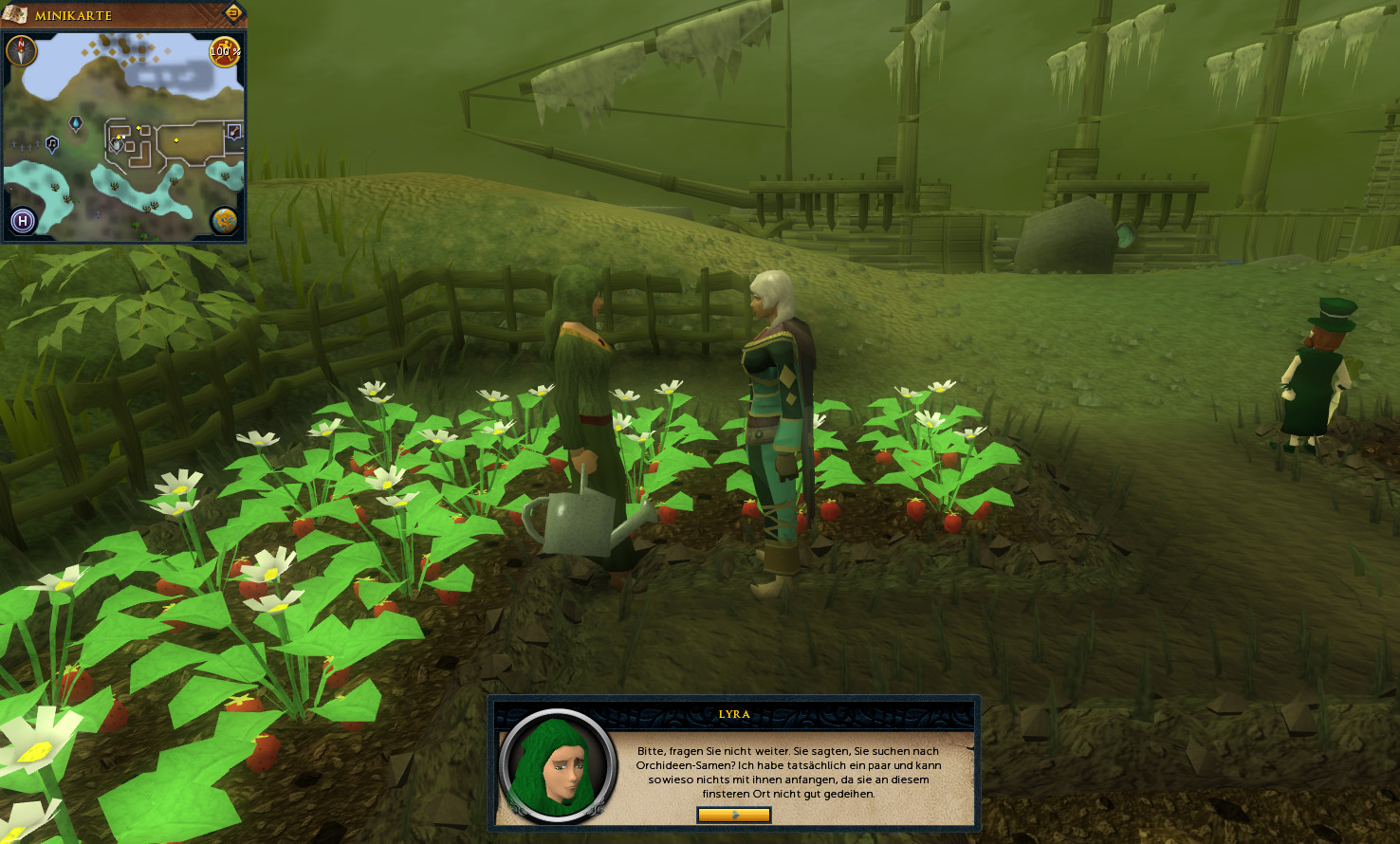
Task: Open the home teleport button
Action: [x=23, y=221]
